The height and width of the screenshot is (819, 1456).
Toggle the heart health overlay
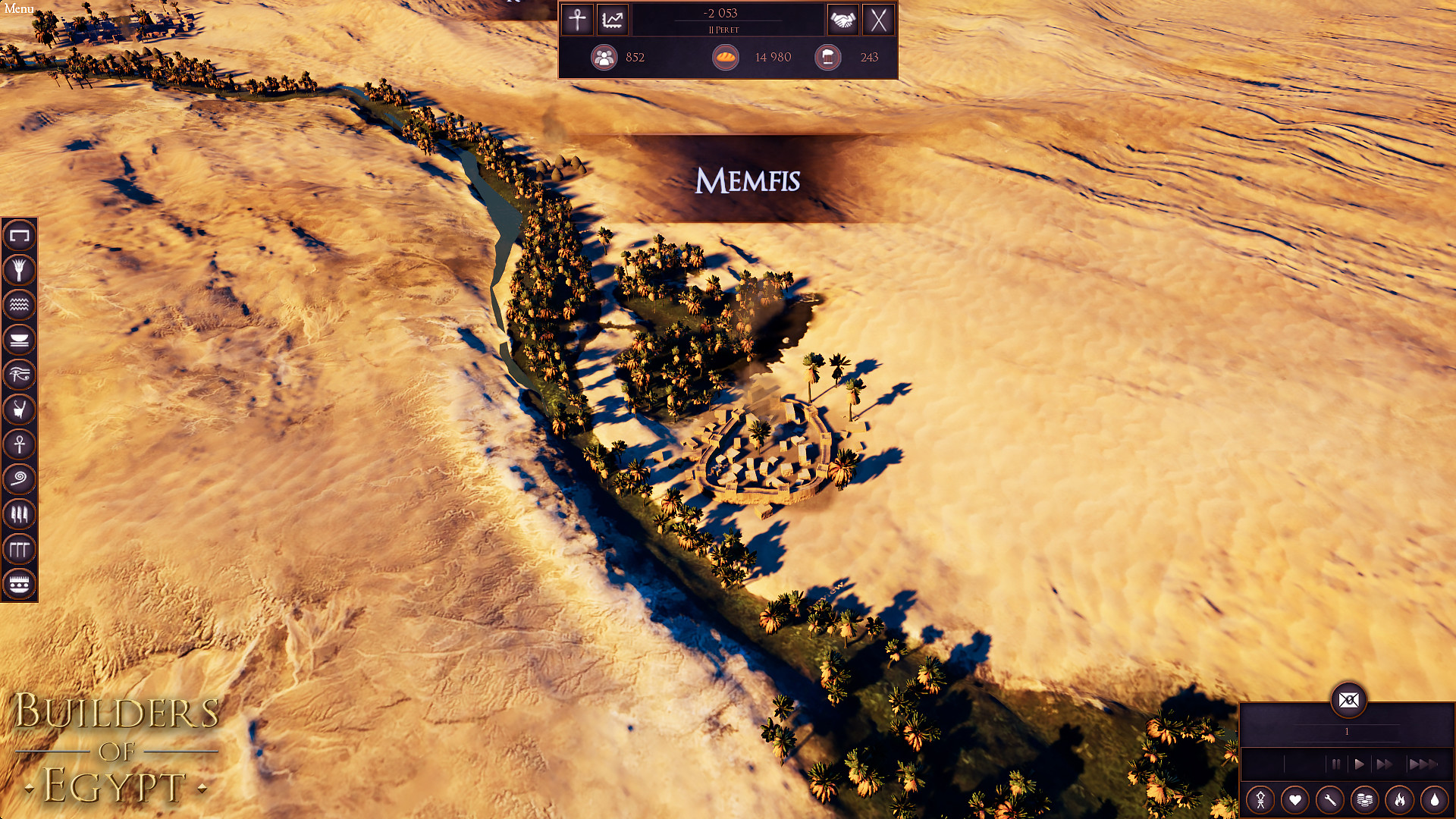pyautogui.click(x=1296, y=799)
